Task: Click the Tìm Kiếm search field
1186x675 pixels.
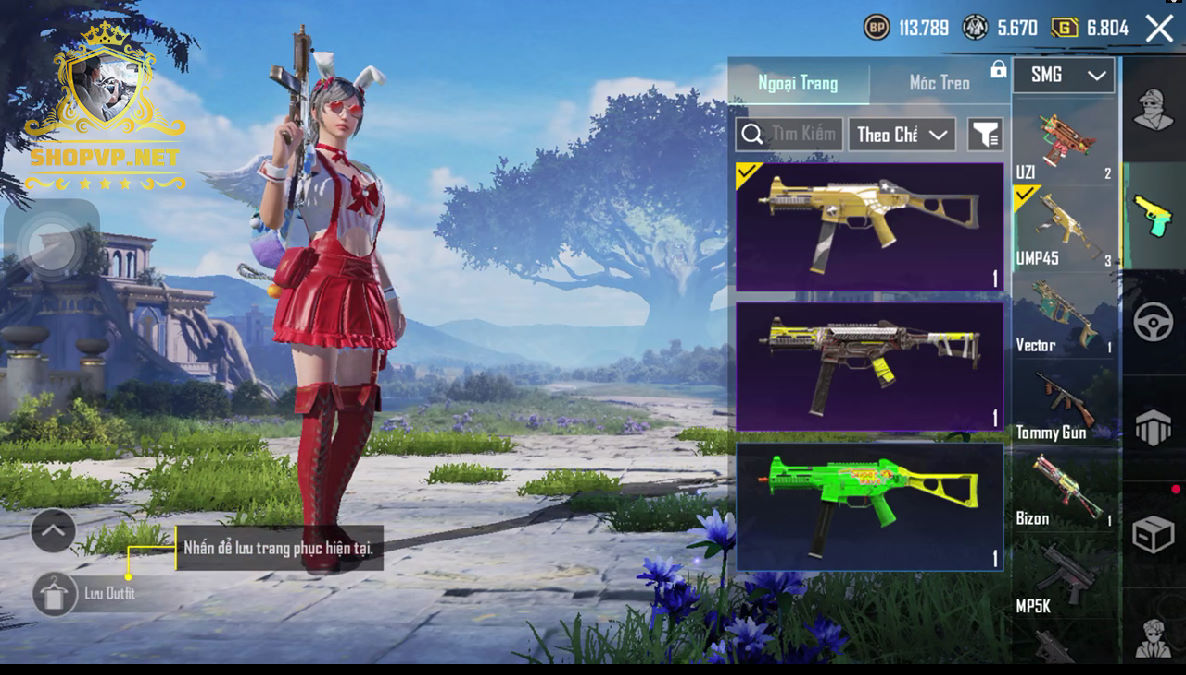Action: pos(789,134)
